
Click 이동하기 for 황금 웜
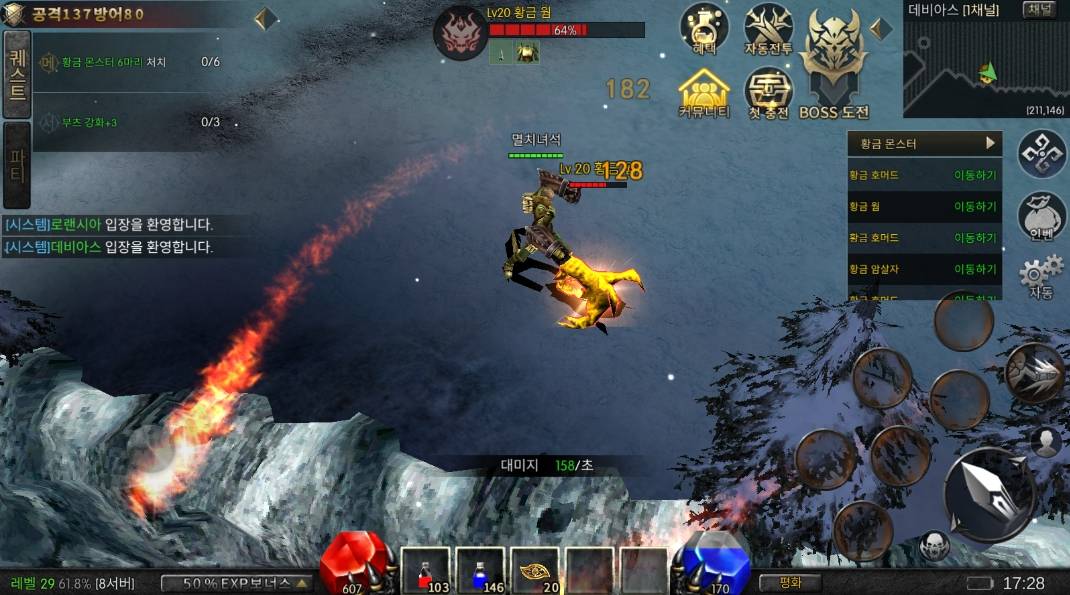(x=975, y=207)
